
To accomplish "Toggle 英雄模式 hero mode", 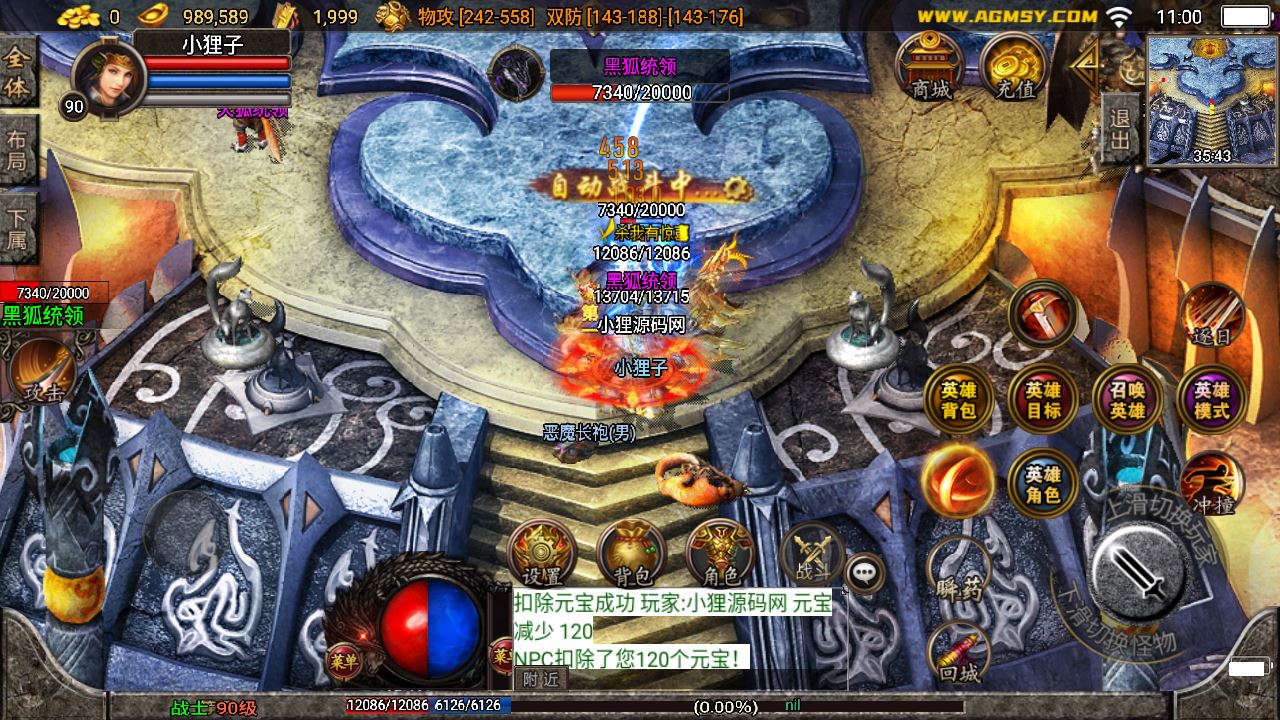I will click(1212, 400).
